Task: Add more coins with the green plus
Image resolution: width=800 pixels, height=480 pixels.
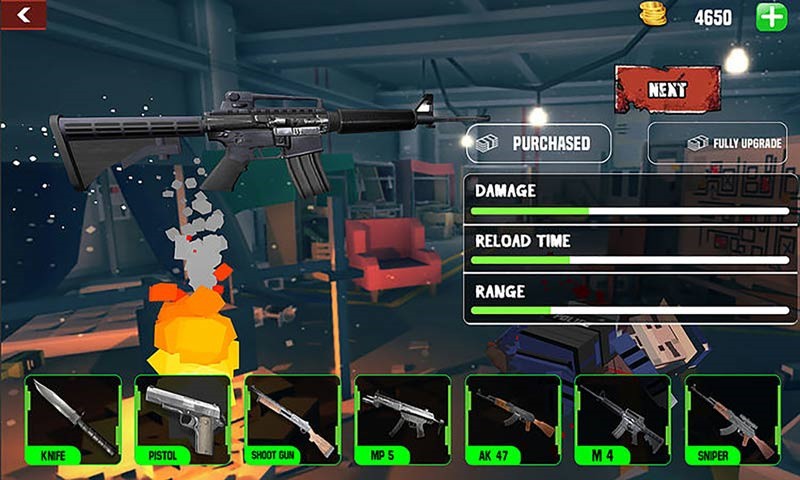Action: [771, 17]
